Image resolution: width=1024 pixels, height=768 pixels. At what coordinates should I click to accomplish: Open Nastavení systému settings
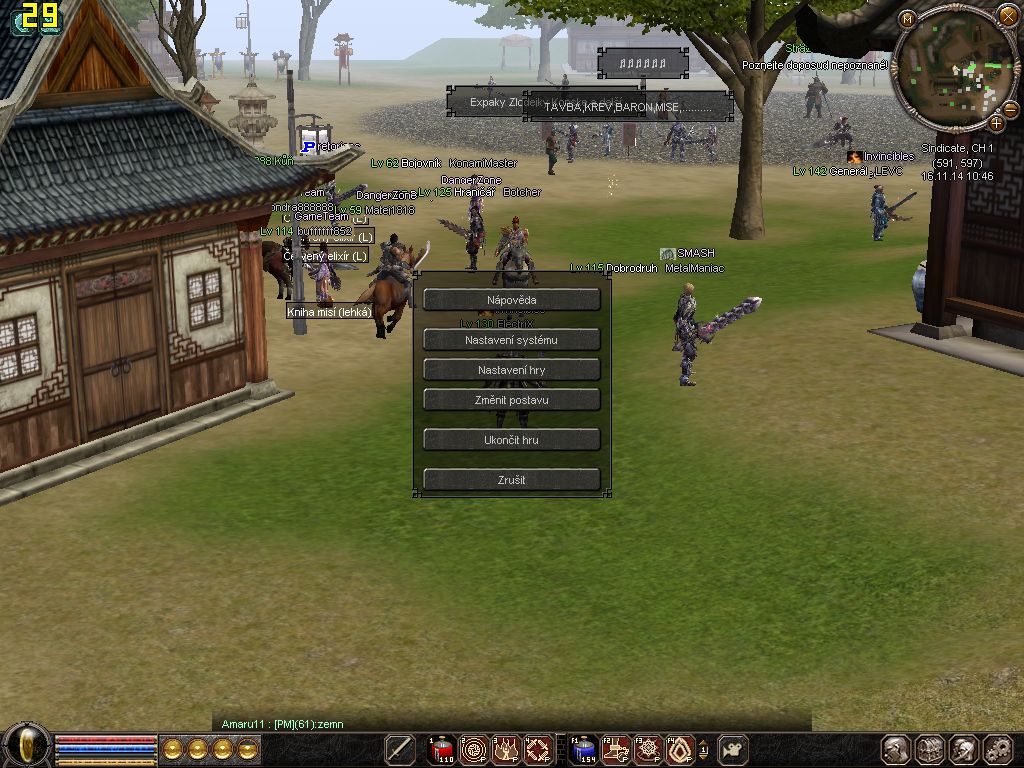coord(512,340)
